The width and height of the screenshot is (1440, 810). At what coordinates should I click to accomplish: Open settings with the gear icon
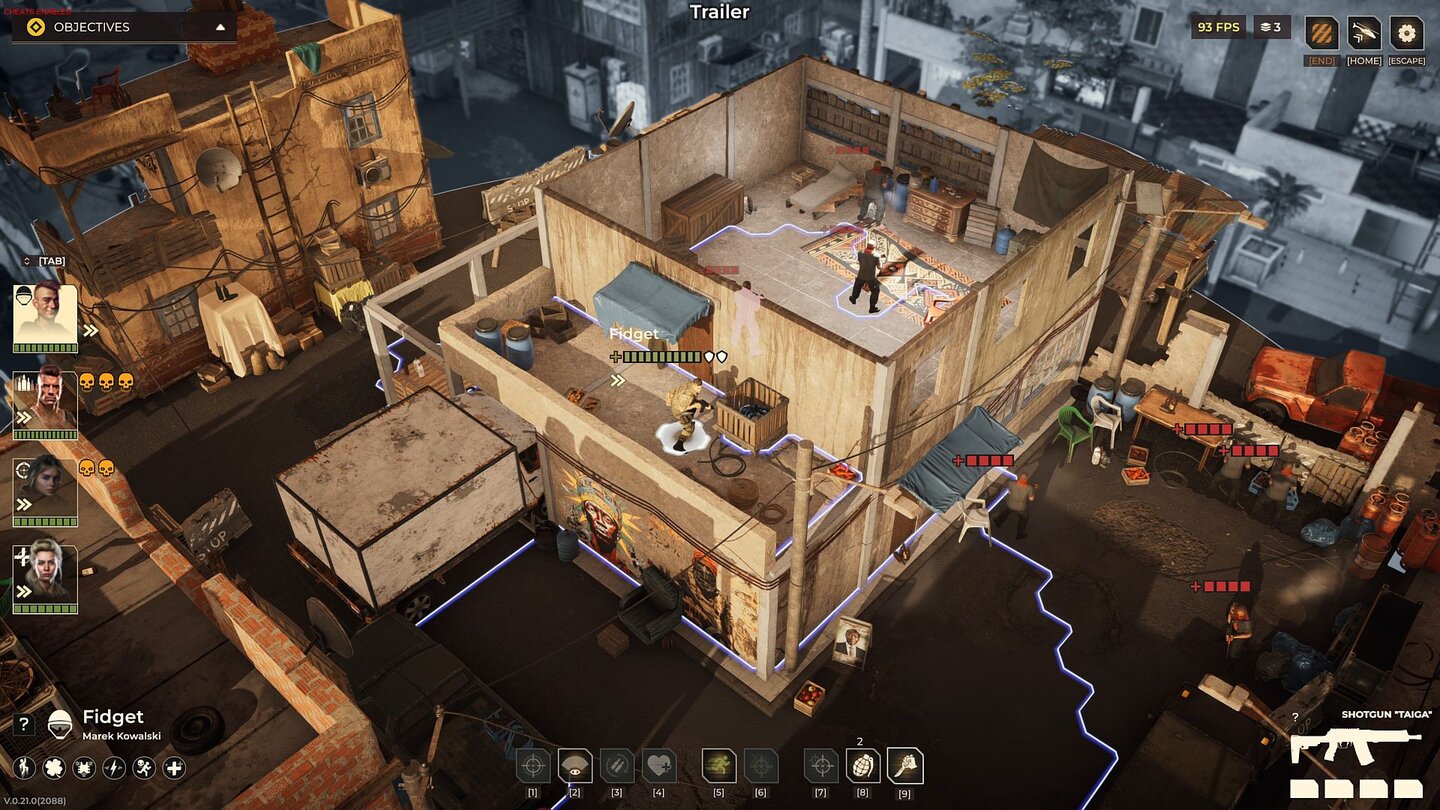tap(1406, 33)
